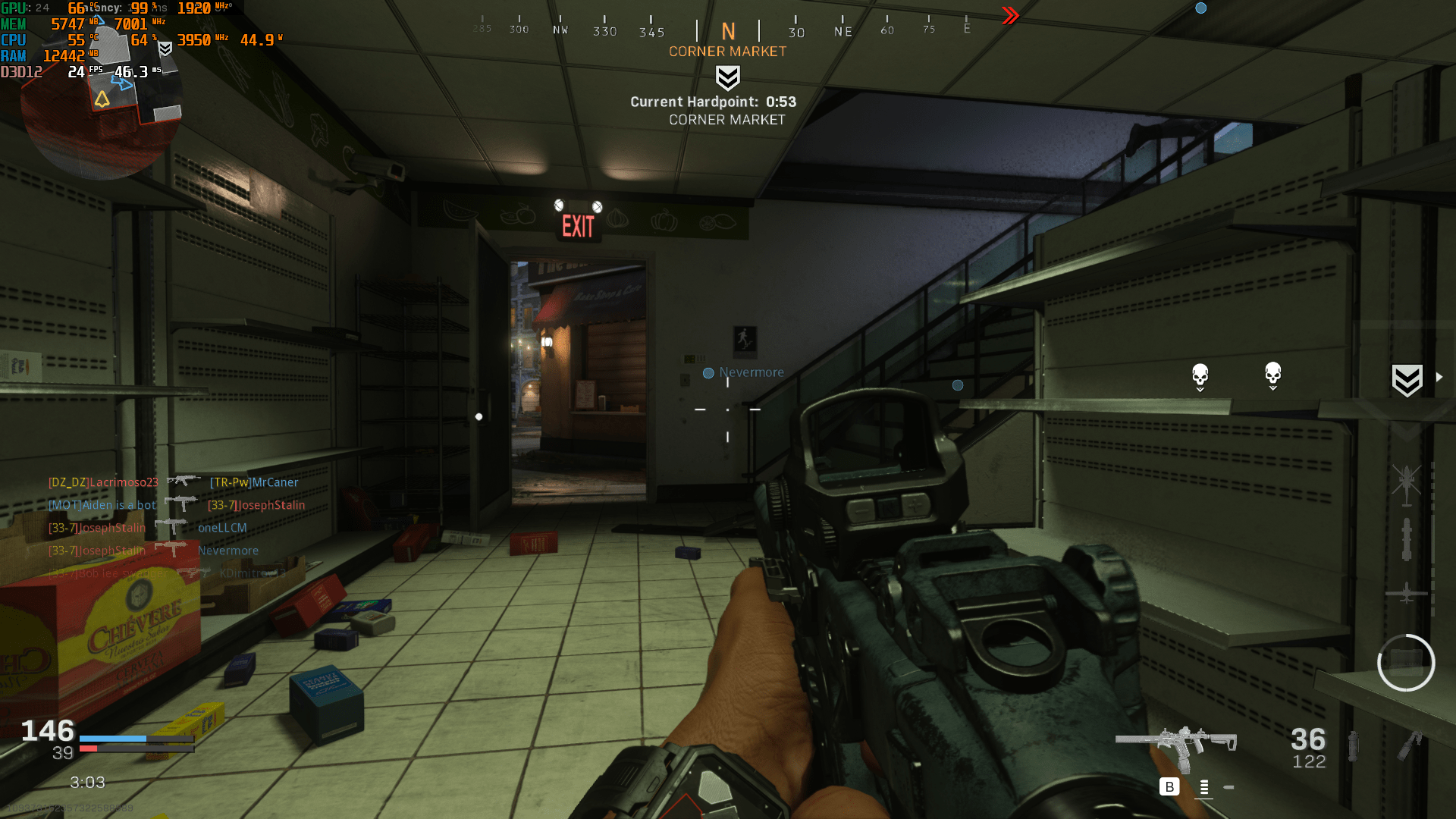
Task: Open the red double-arrow indicator top right
Action: coord(1009,14)
